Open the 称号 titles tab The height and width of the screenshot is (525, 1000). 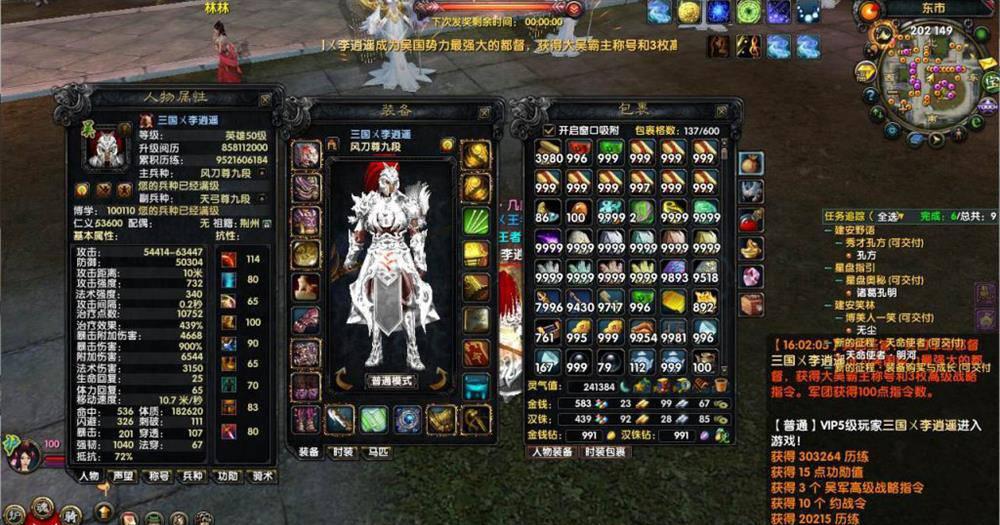coord(159,476)
